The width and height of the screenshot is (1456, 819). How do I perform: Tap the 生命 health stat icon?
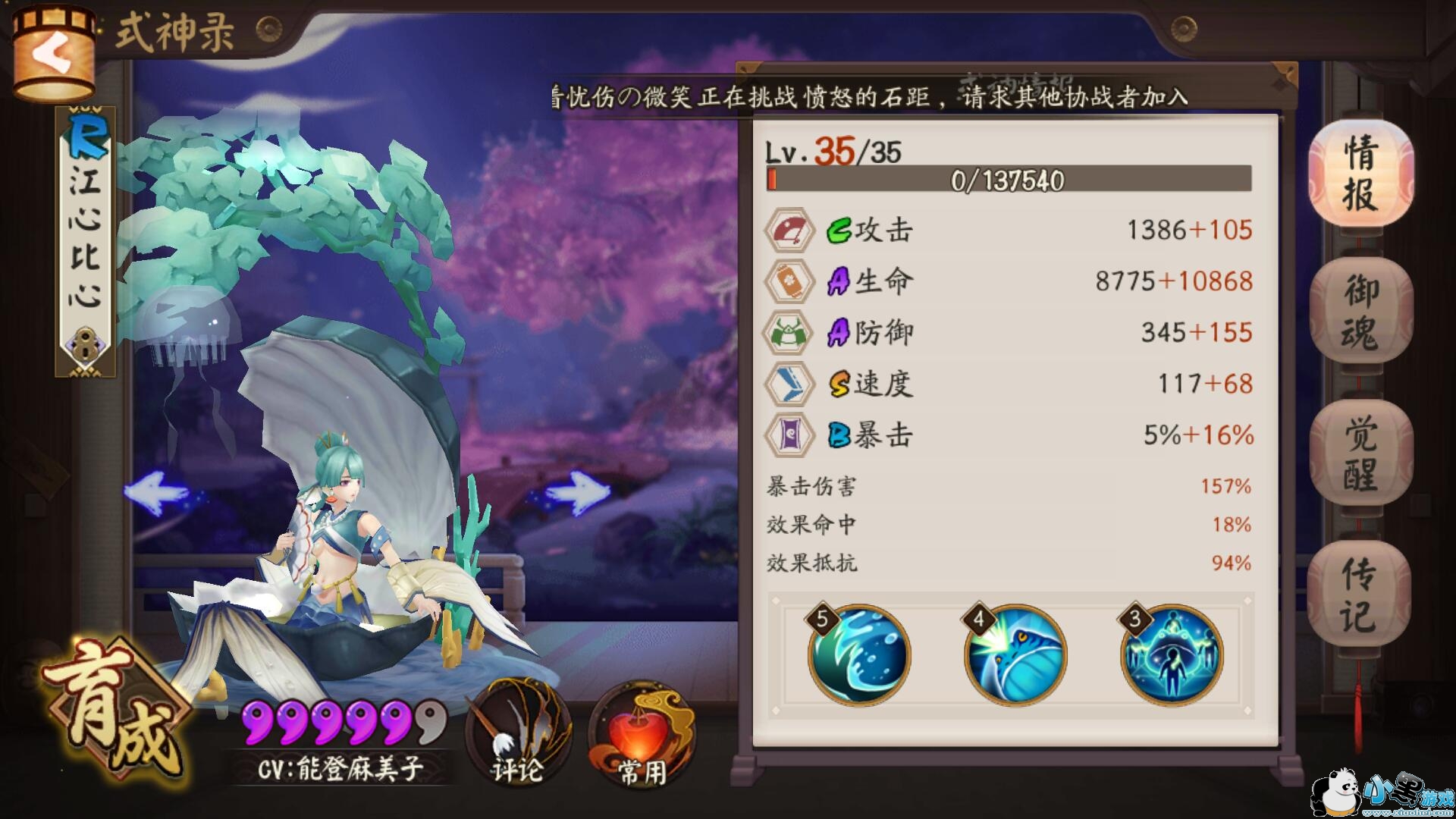[789, 281]
